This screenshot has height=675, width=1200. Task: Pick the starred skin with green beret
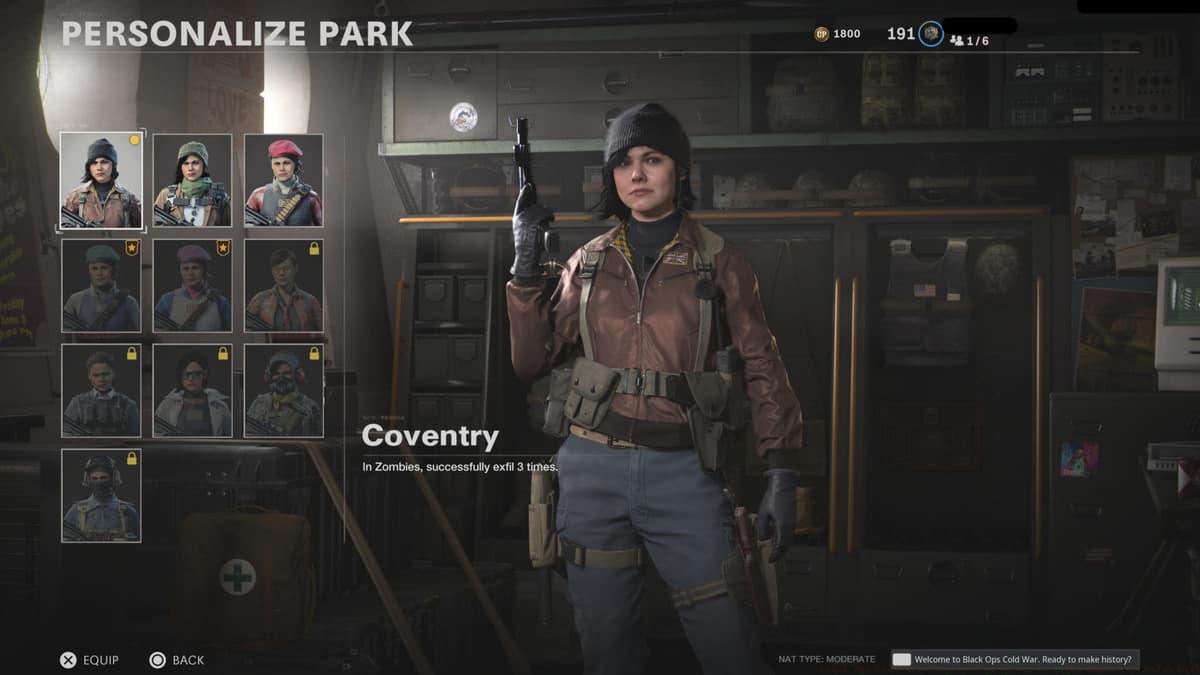(x=101, y=286)
